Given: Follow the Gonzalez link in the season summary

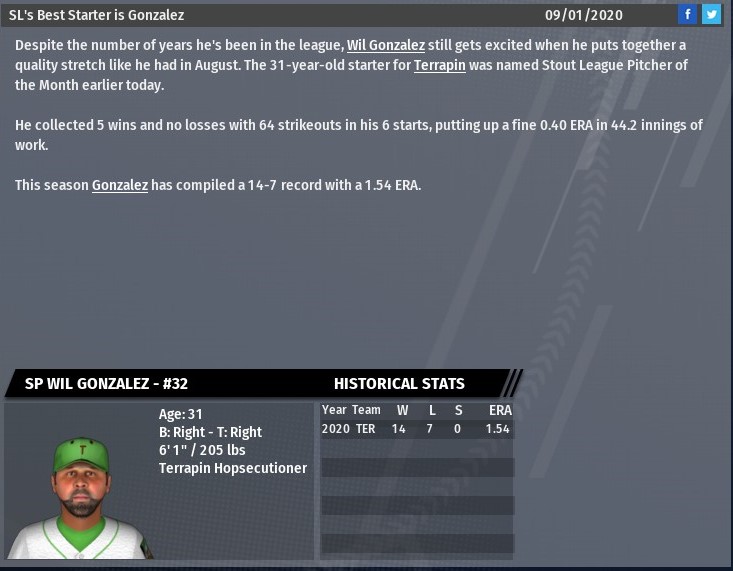Looking at the screenshot, I should click(x=120, y=185).
